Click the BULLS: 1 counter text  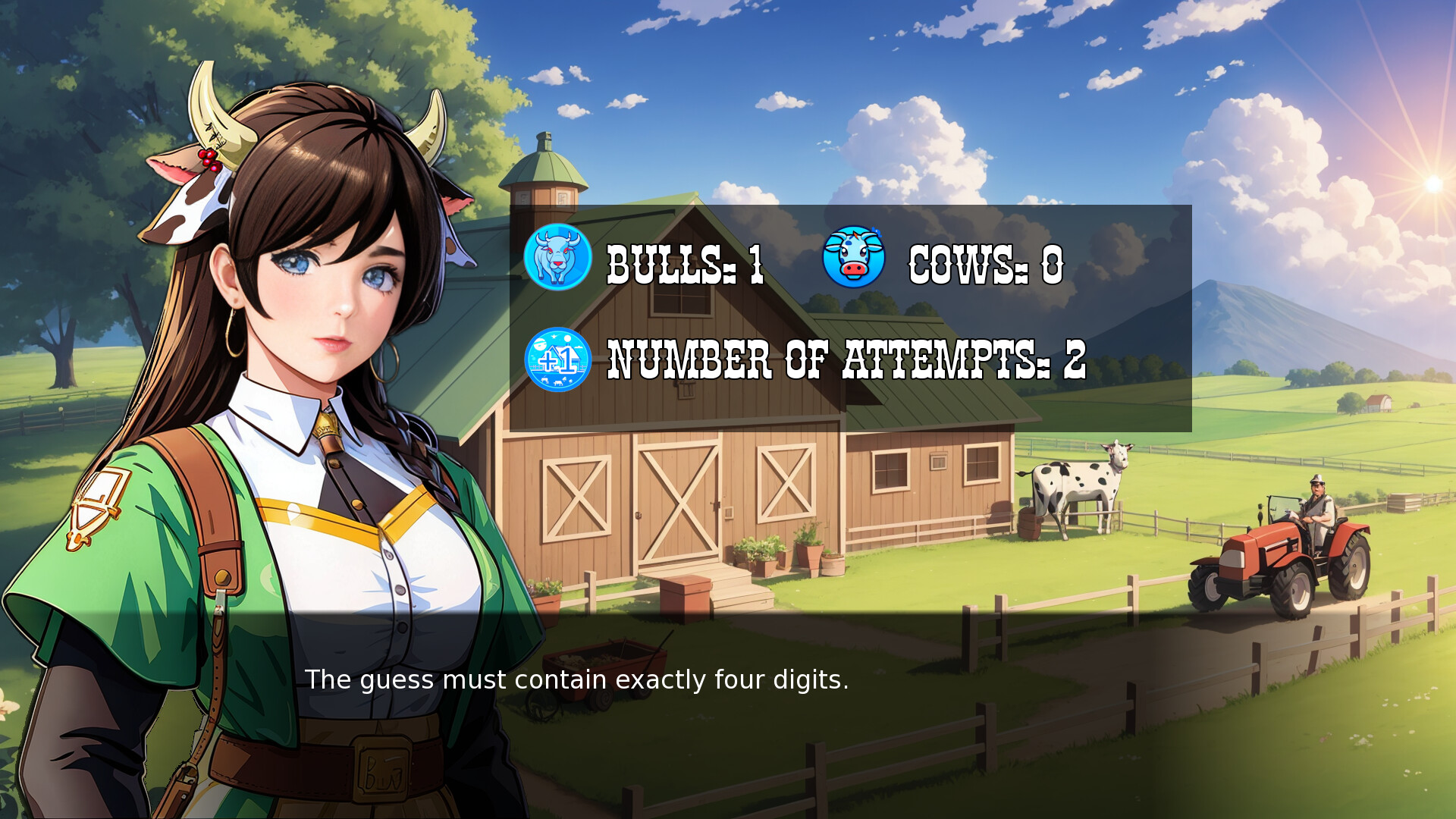click(x=682, y=264)
